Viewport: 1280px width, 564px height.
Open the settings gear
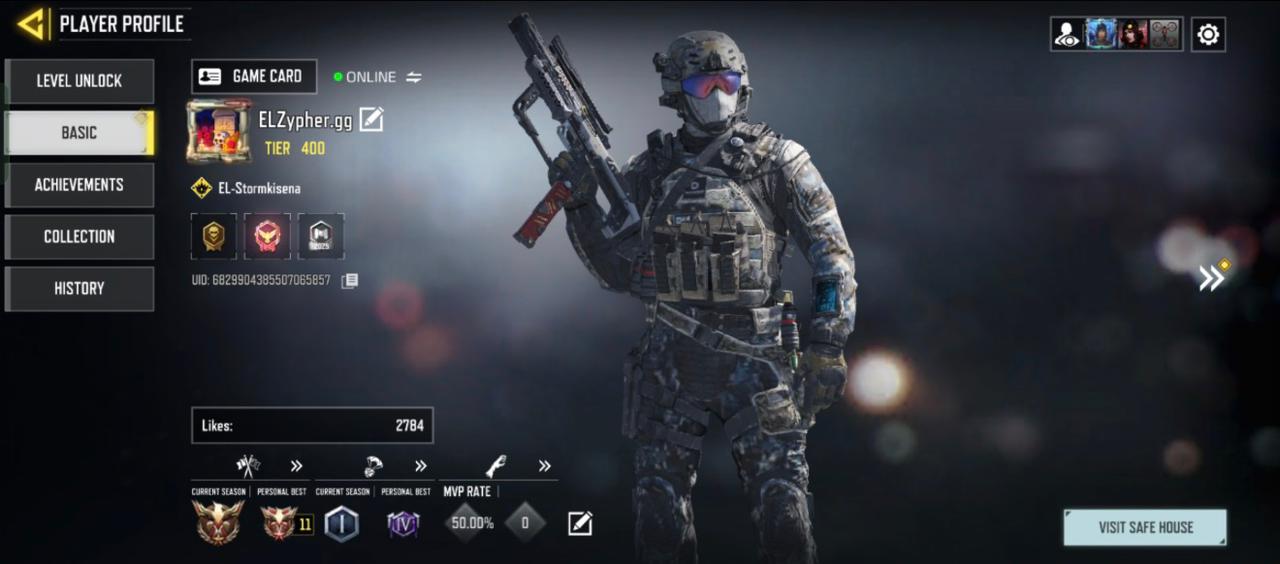pos(1208,35)
